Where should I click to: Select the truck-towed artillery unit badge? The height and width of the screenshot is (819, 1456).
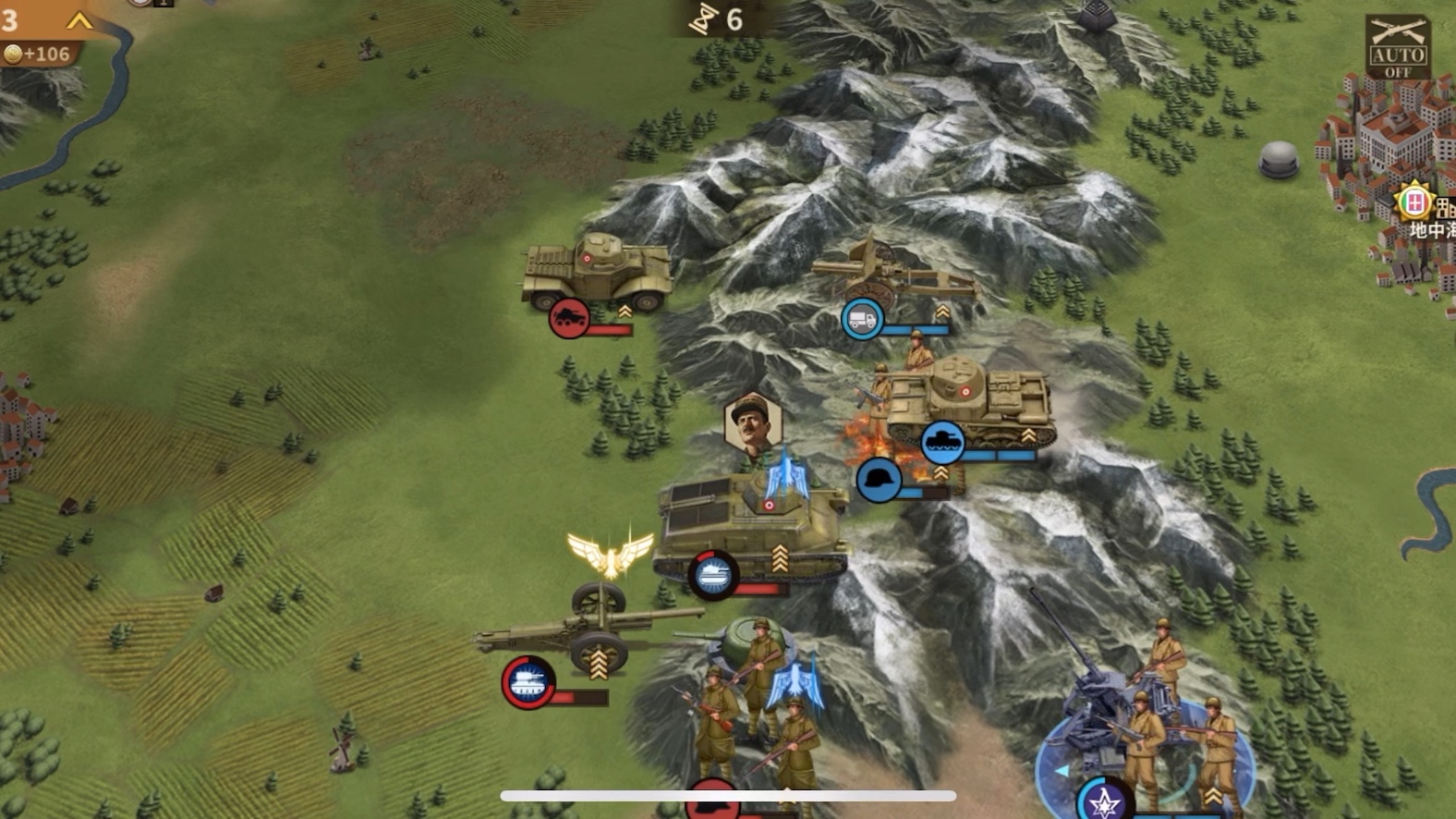tap(862, 319)
